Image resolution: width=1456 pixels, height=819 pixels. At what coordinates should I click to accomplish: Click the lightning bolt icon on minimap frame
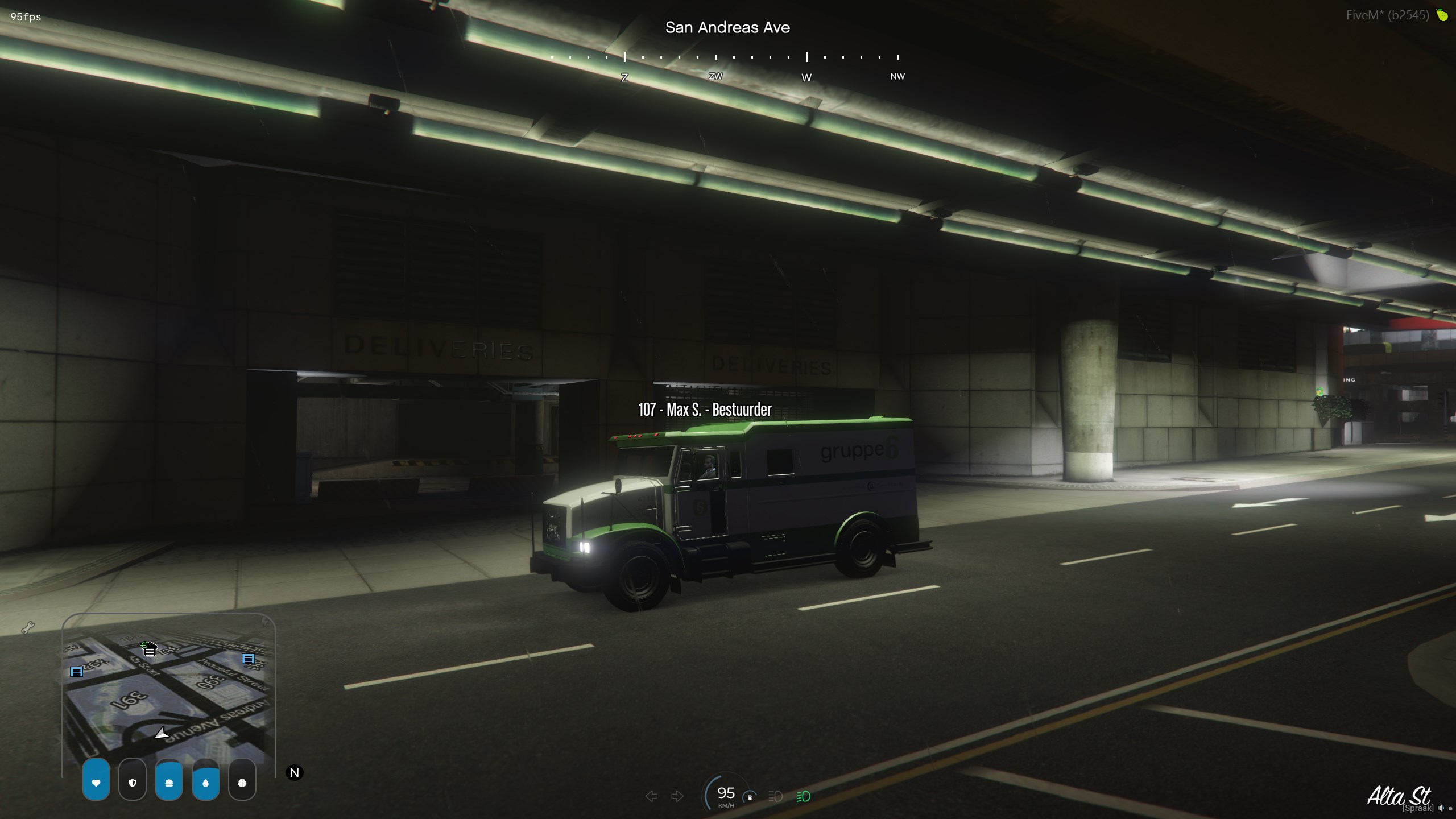[265, 621]
